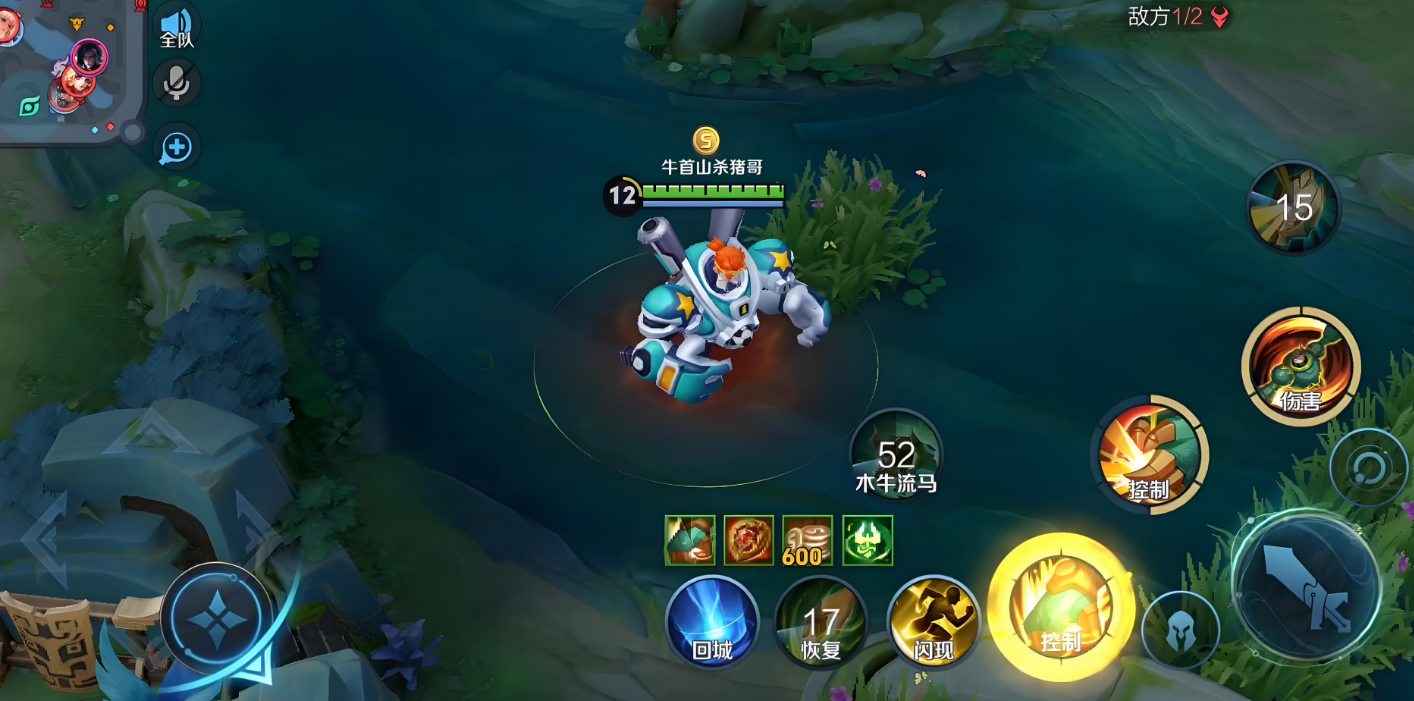Open the minimap

point(68,70)
